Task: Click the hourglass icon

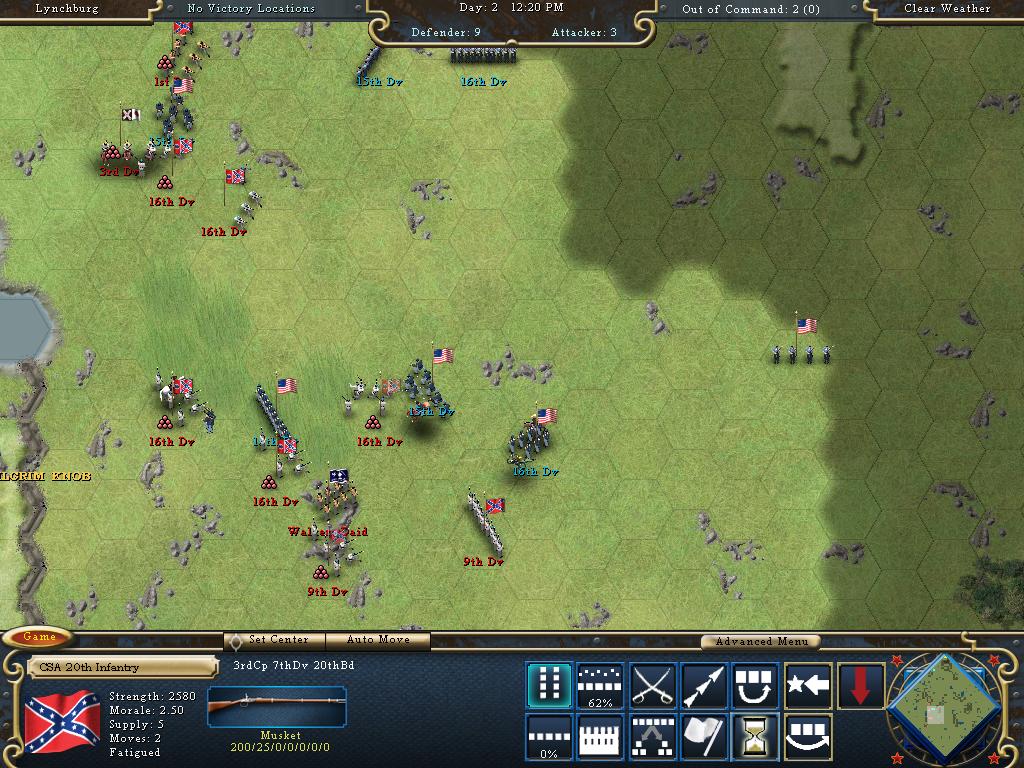Action: [756, 737]
